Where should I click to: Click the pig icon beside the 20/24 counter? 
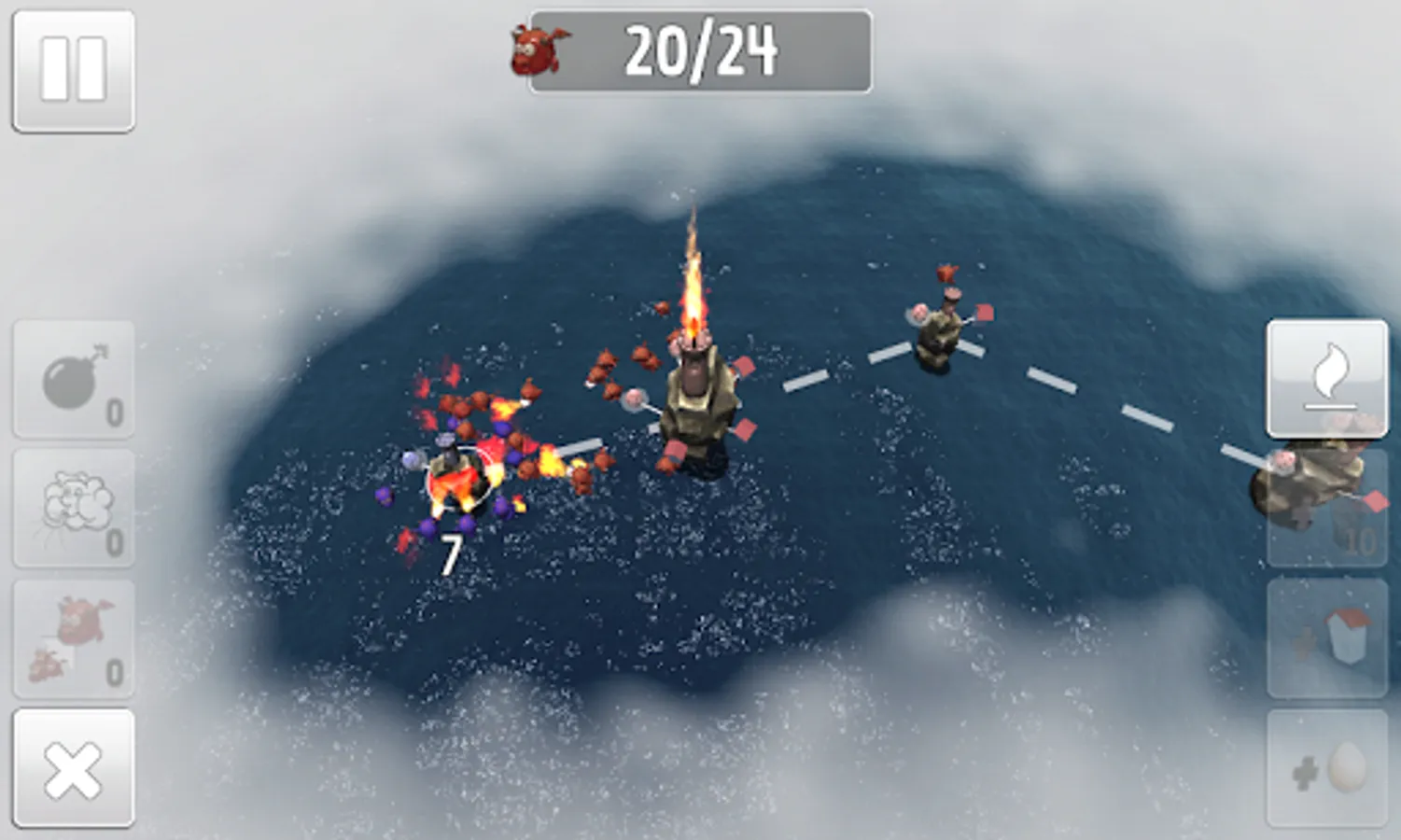click(536, 51)
